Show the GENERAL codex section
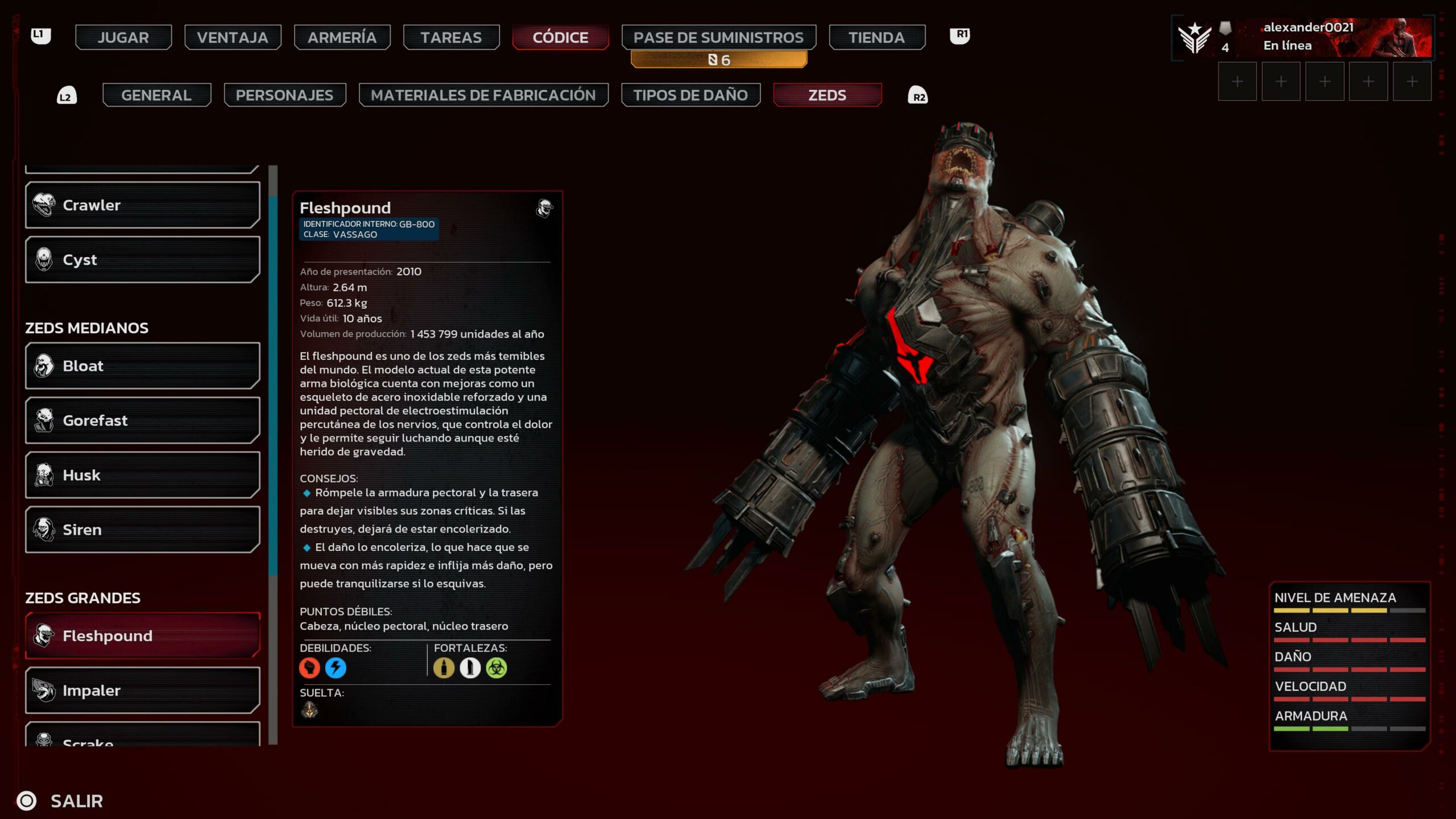Image resolution: width=1456 pixels, height=819 pixels. [156, 95]
